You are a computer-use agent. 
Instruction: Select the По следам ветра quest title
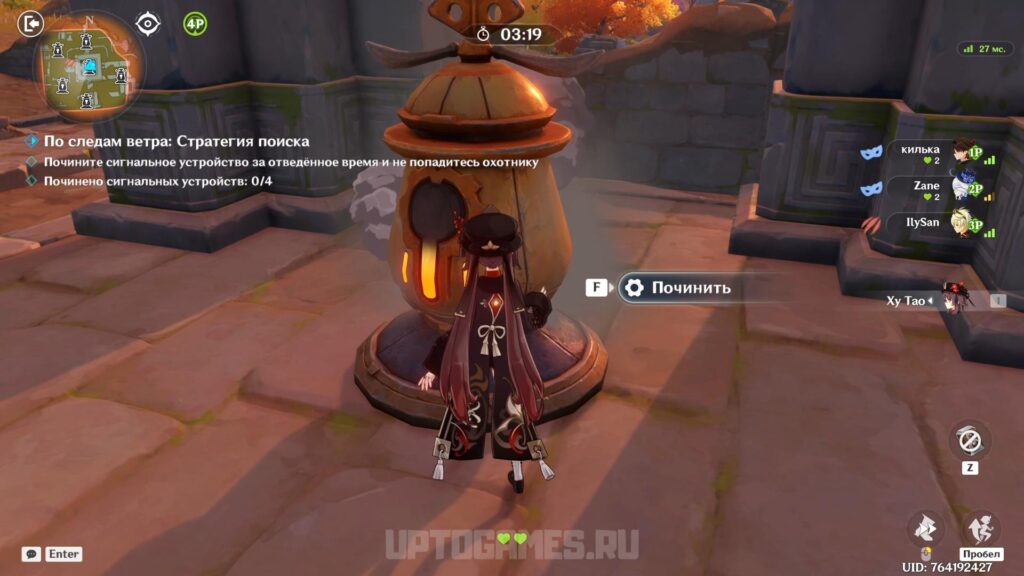click(175, 141)
